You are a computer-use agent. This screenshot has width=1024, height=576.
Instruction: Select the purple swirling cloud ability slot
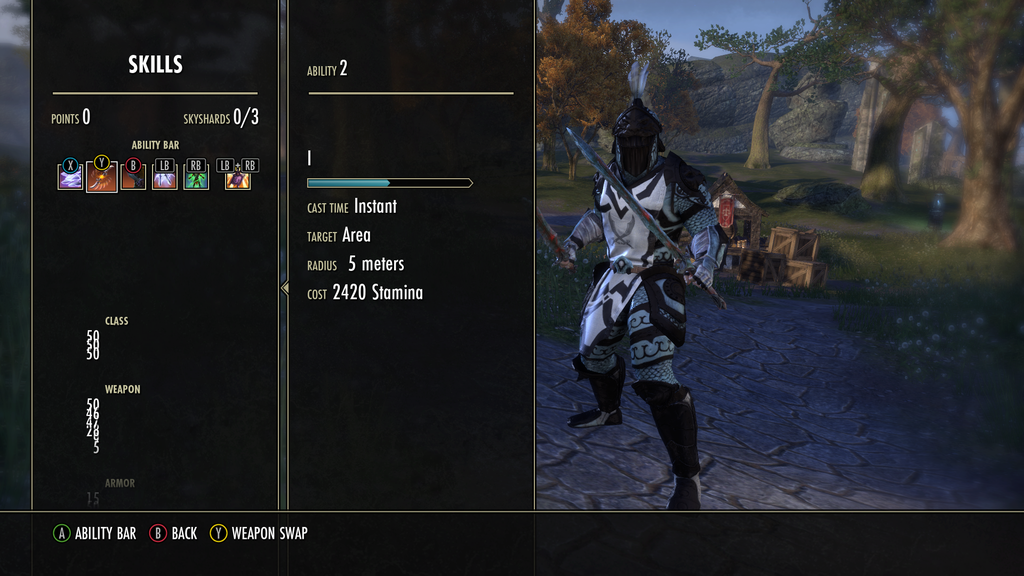click(70, 178)
